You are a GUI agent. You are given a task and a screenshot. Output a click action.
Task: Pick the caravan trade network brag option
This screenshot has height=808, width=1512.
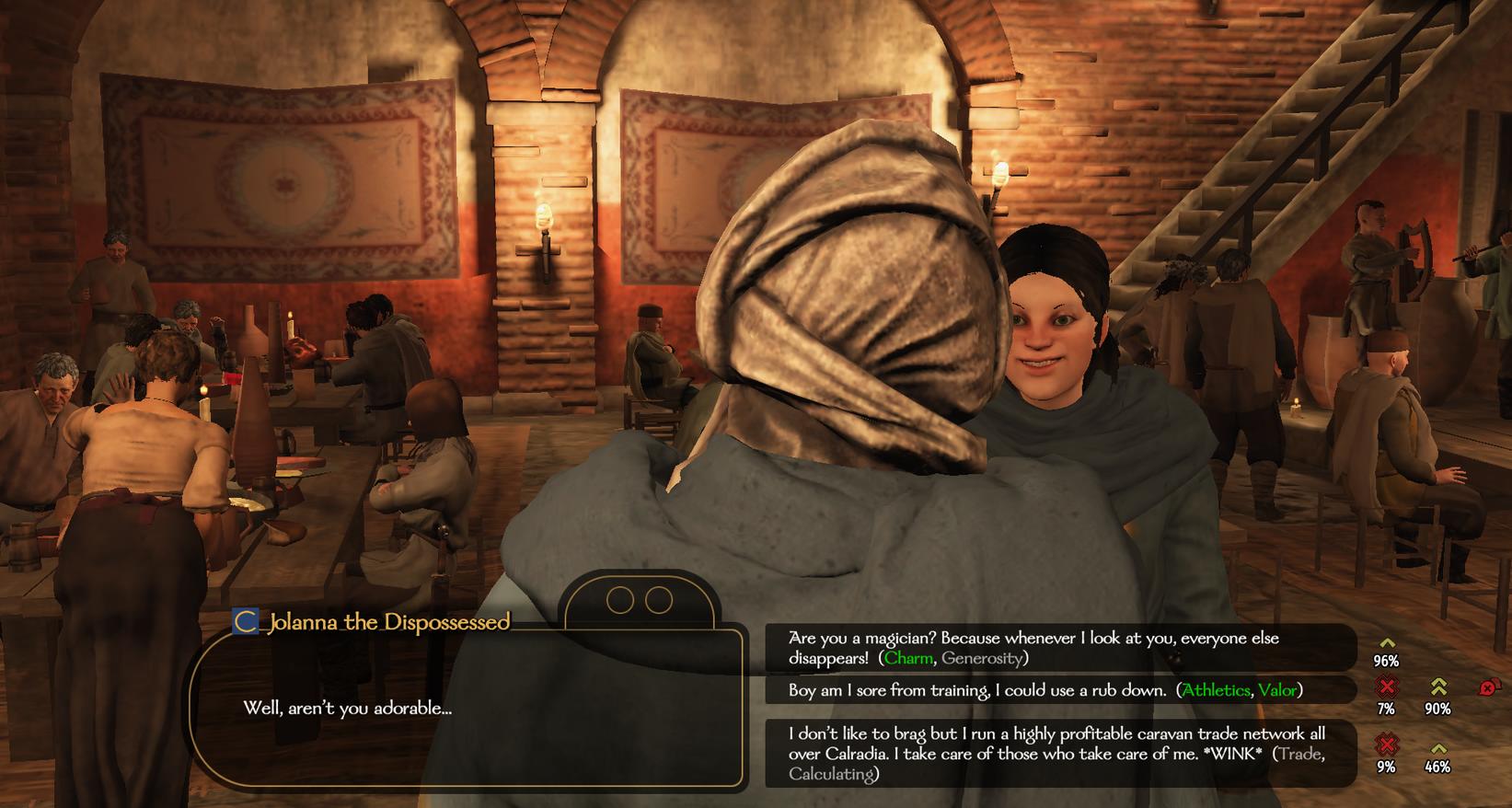(1056, 754)
